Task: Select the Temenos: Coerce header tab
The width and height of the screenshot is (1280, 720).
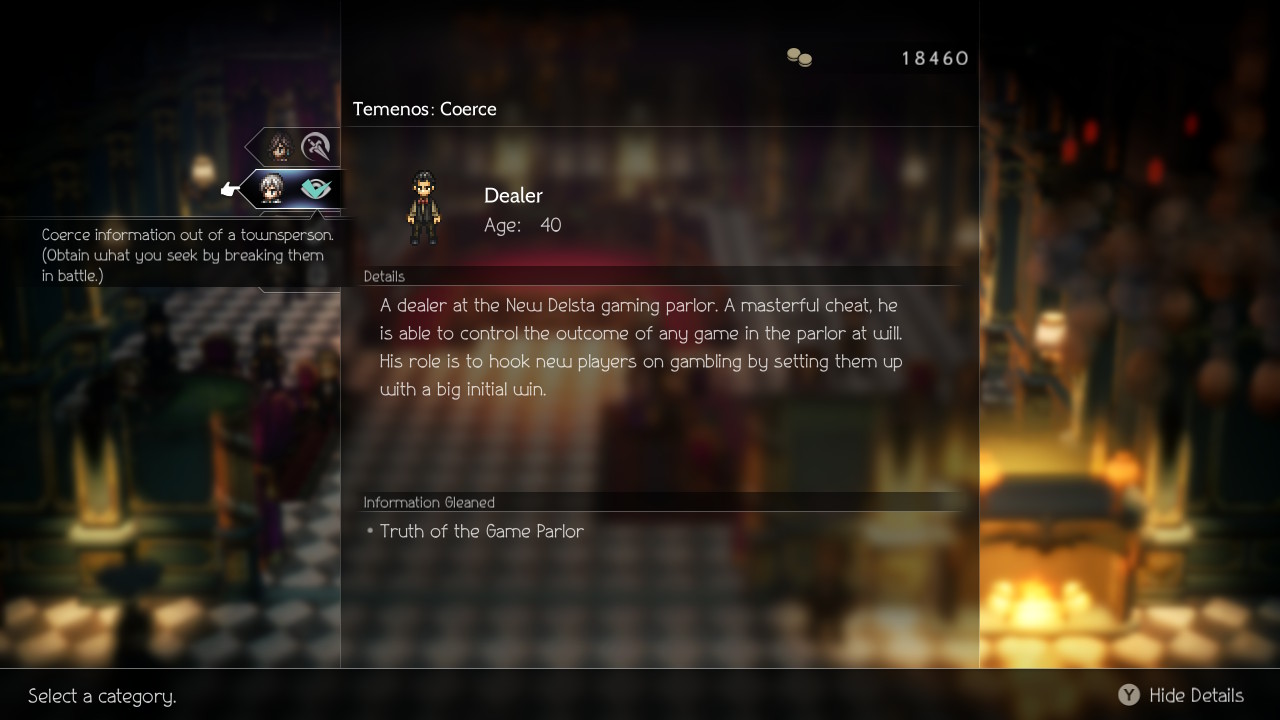Action: [x=424, y=109]
